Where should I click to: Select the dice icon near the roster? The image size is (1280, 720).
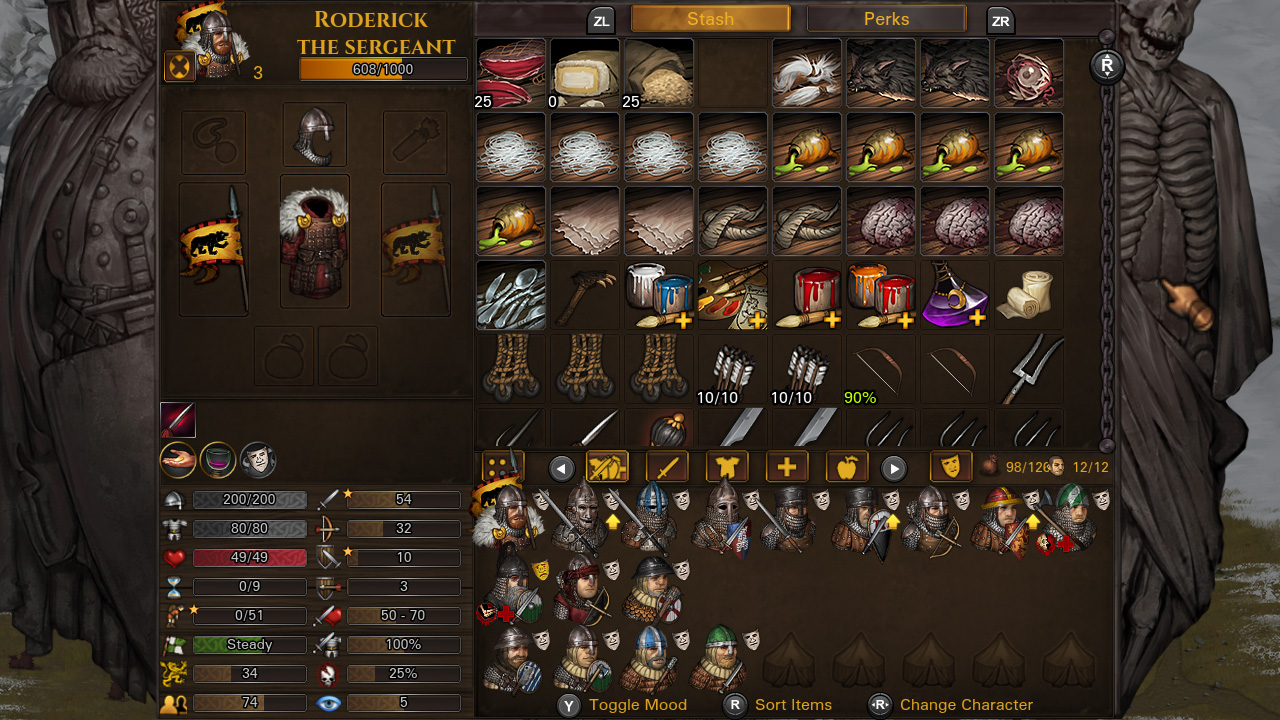point(503,466)
